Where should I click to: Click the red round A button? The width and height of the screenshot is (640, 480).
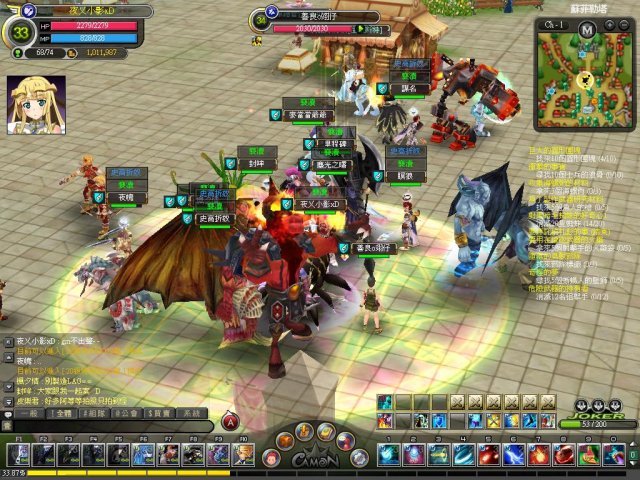pyautogui.click(x=231, y=424)
